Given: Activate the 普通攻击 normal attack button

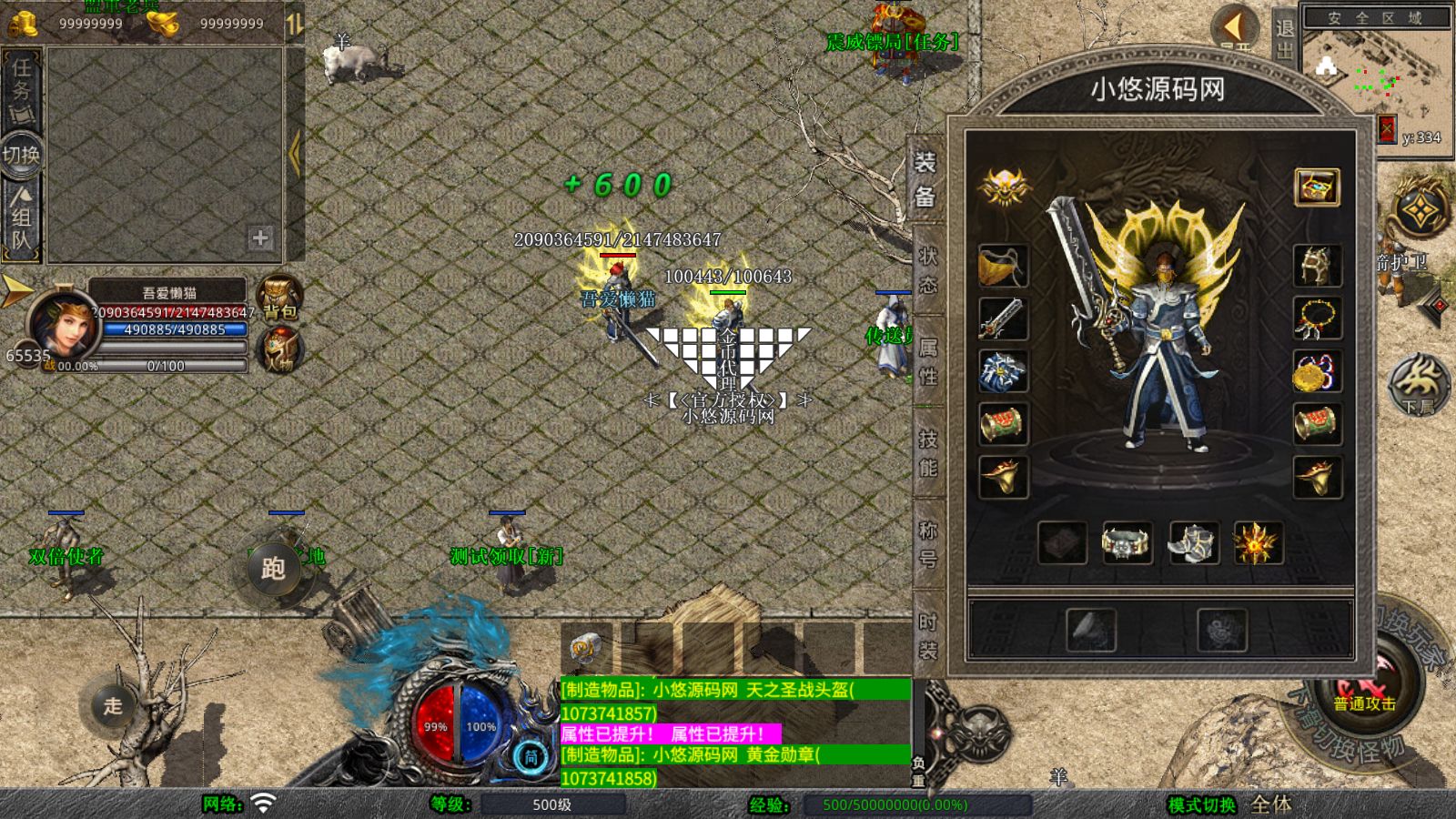Looking at the screenshot, I should 1364,693.
